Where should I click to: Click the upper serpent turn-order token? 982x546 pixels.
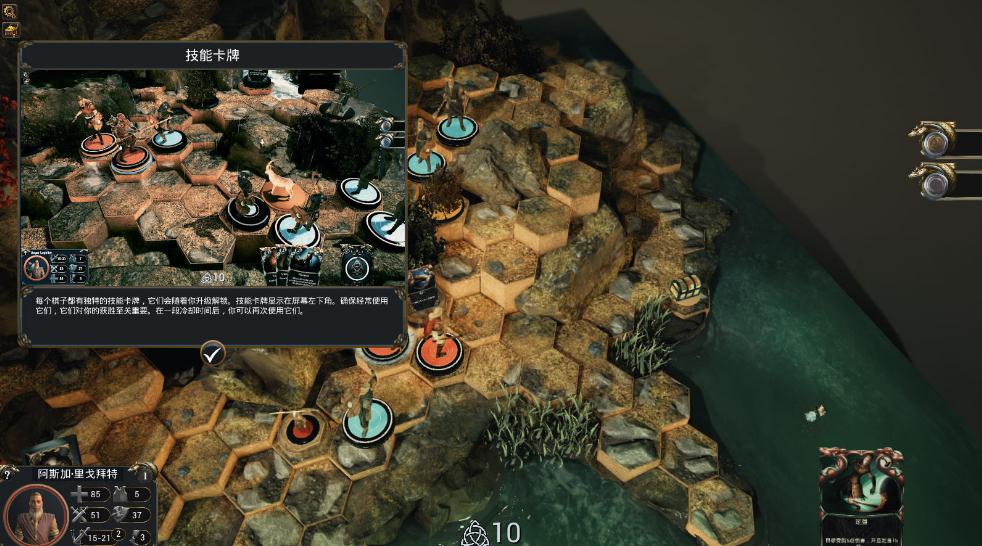[934, 139]
